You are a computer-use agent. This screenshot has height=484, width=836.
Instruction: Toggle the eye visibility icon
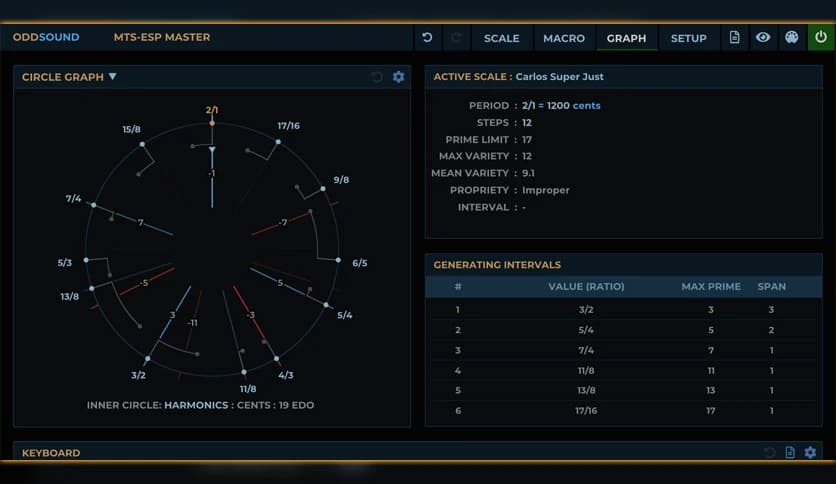pyautogui.click(x=763, y=38)
